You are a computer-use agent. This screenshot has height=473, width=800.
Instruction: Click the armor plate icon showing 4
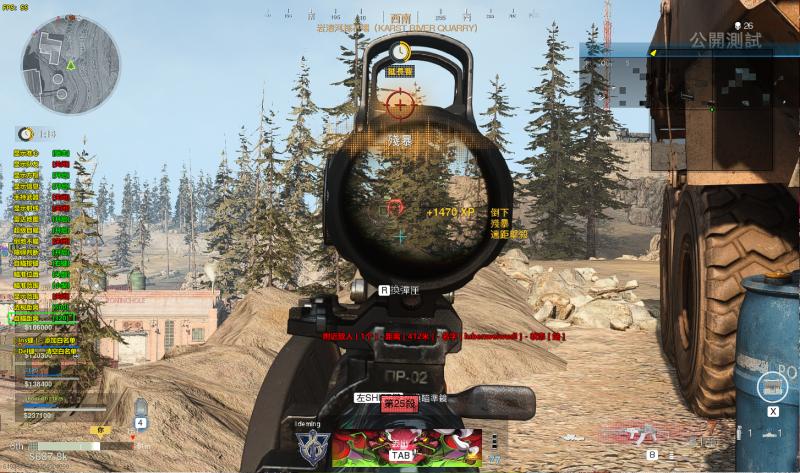[140, 407]
